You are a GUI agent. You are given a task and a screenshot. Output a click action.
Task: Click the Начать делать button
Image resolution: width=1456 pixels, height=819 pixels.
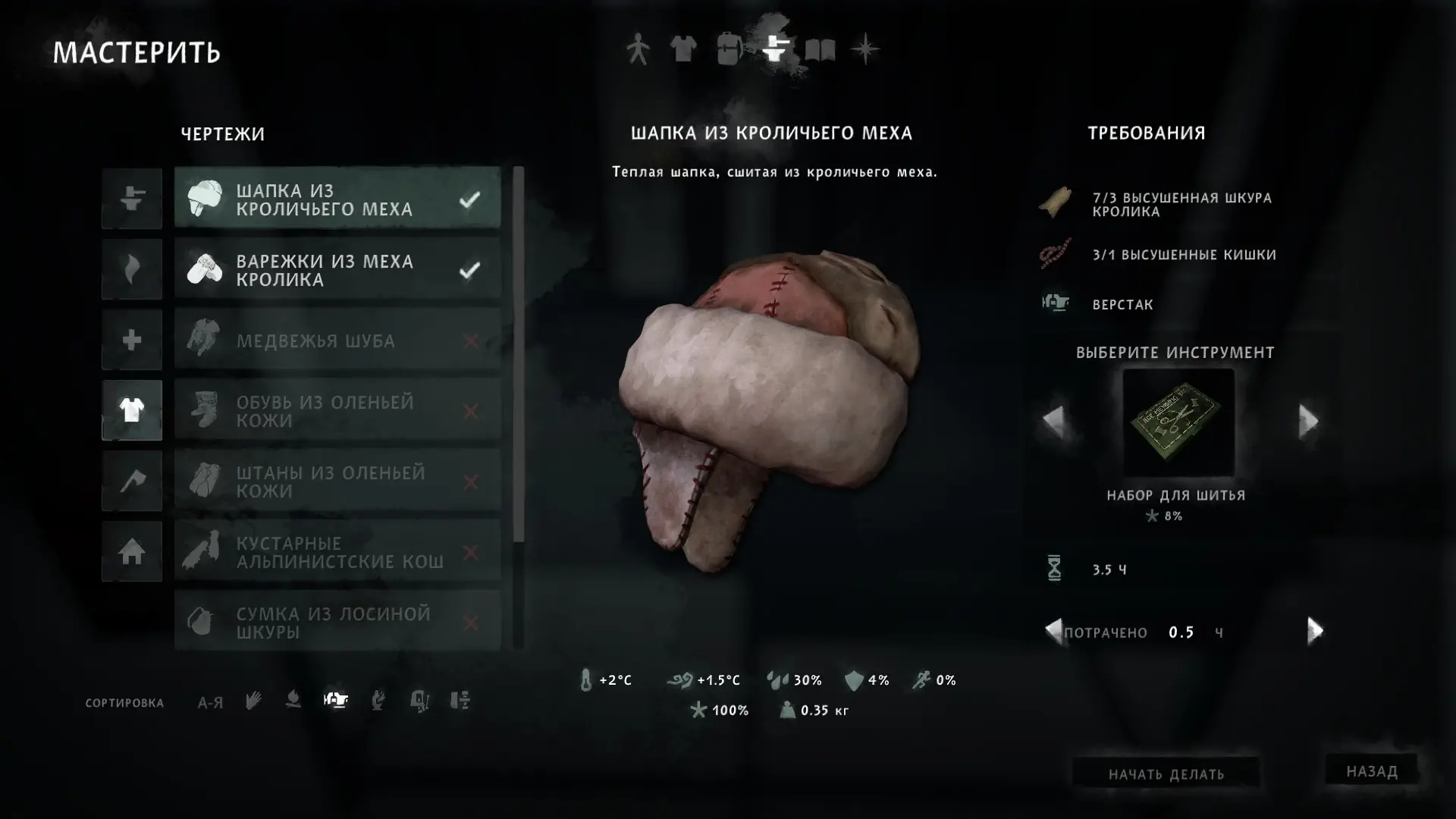pyautogui.click(x=1166, y=773)
